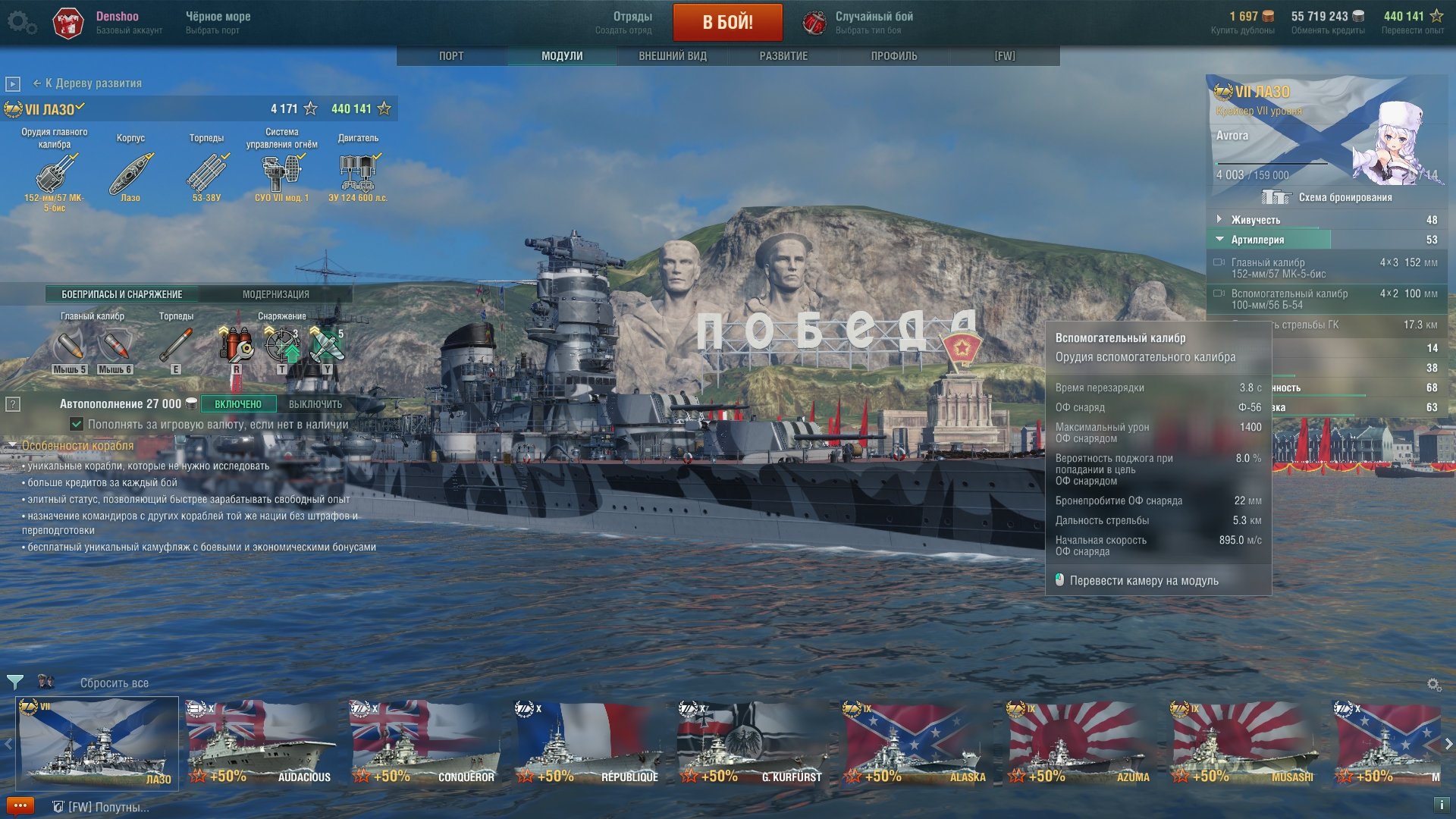
Task: Toggle the resupply for game currency checkbox
Action: click(77, 424)
